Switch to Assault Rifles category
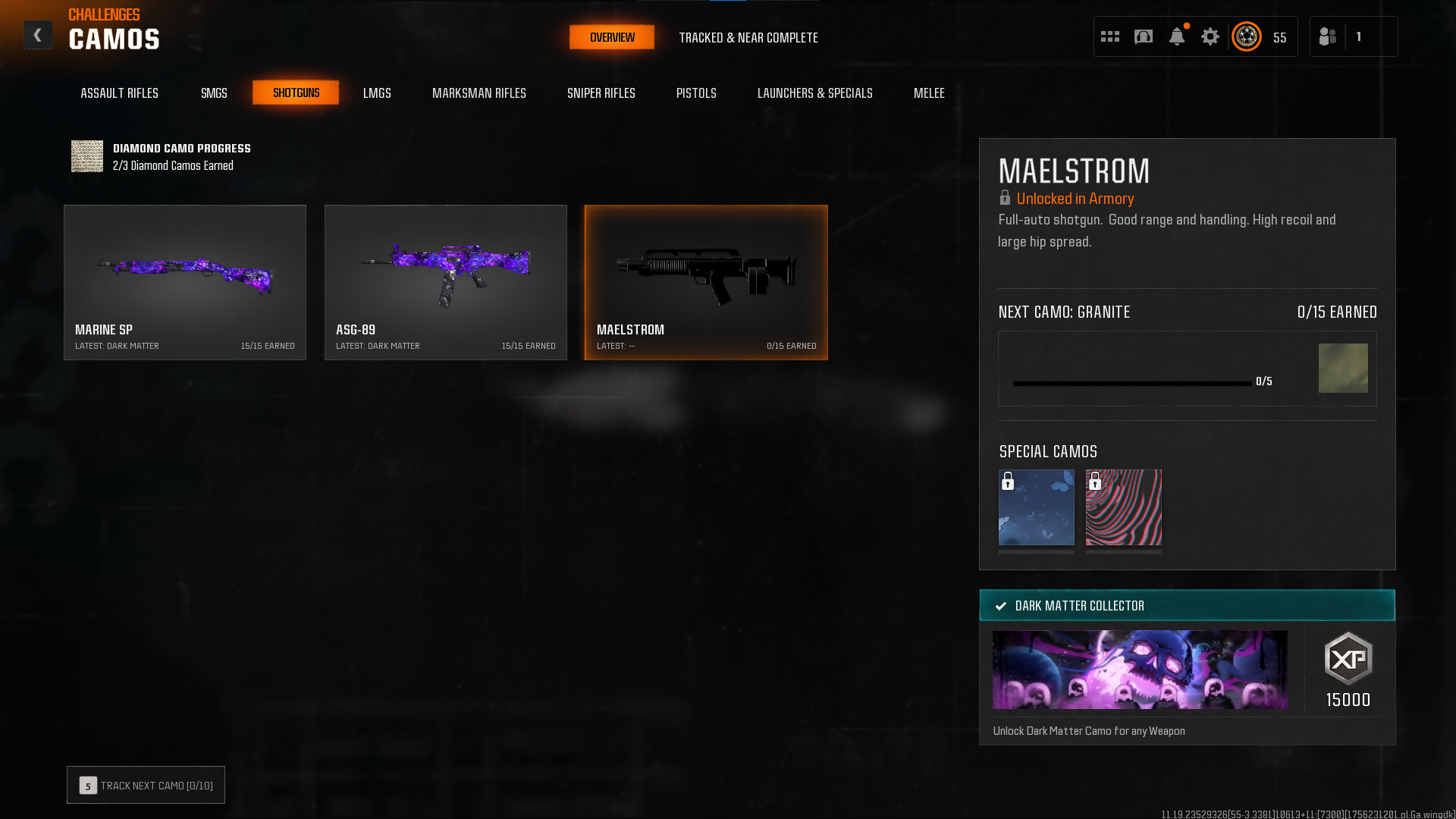 tap(119, 93)
